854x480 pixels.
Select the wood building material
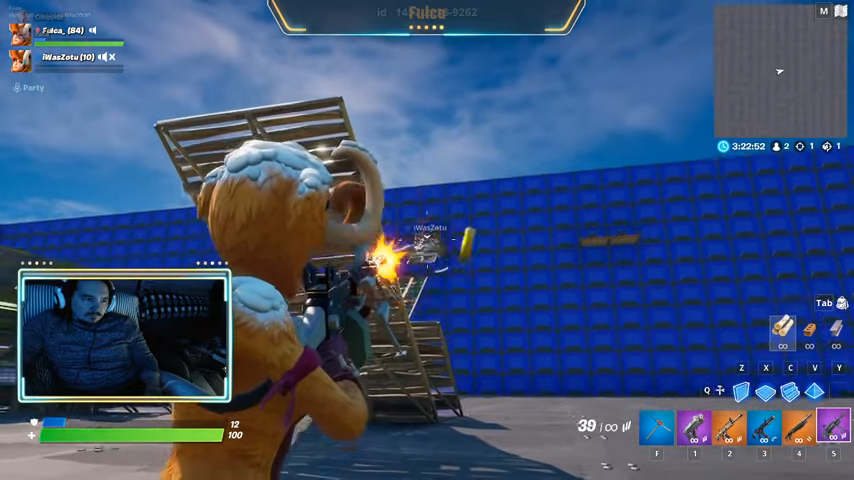click(782, 329)
